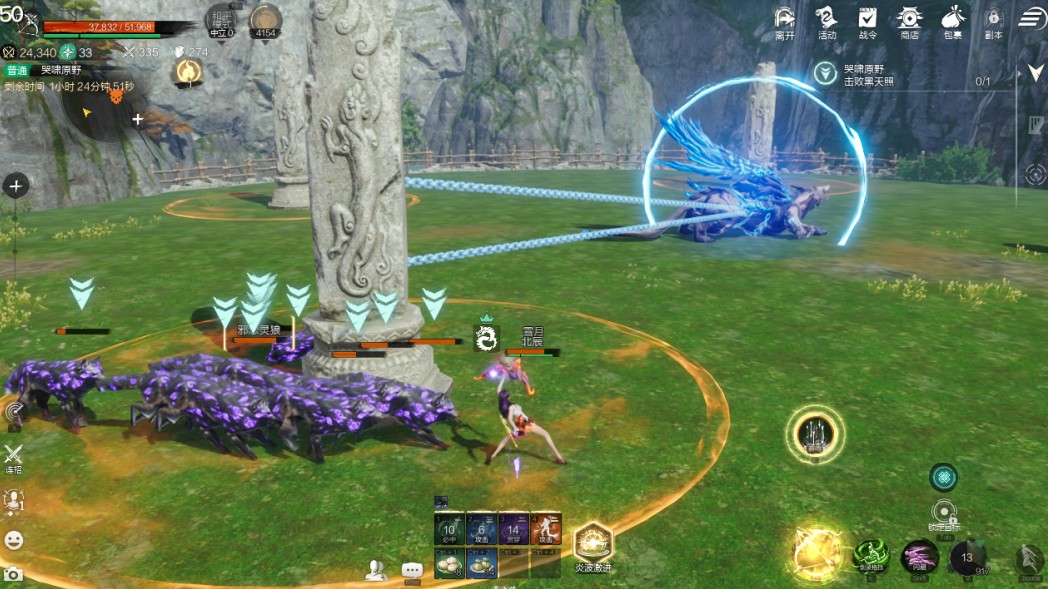Open the smiley emote menu
Viewport: 1048px width, 589px height.
pyautogui.click(x=14, y=540)
